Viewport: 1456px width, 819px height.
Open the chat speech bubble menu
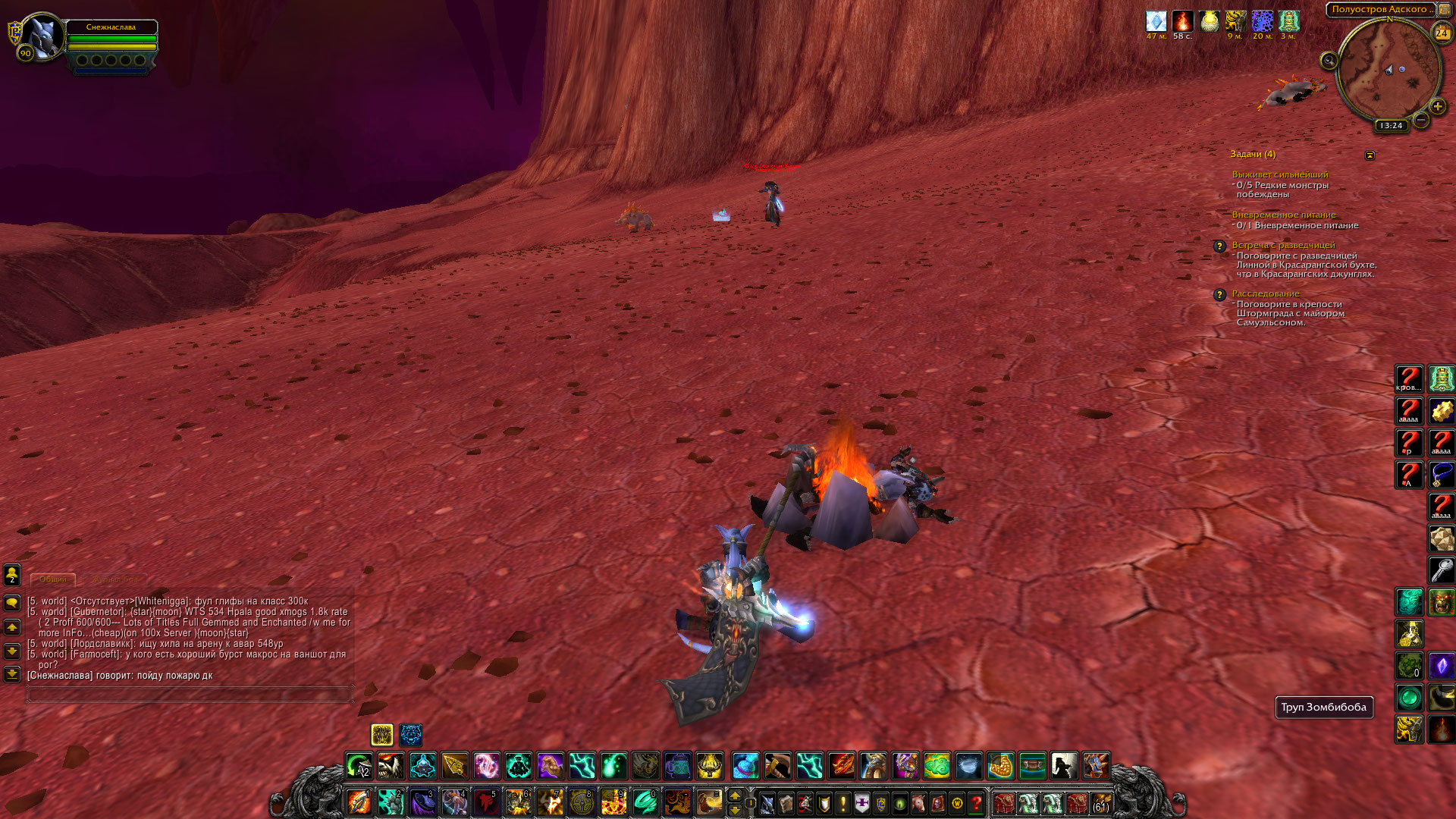12,603
